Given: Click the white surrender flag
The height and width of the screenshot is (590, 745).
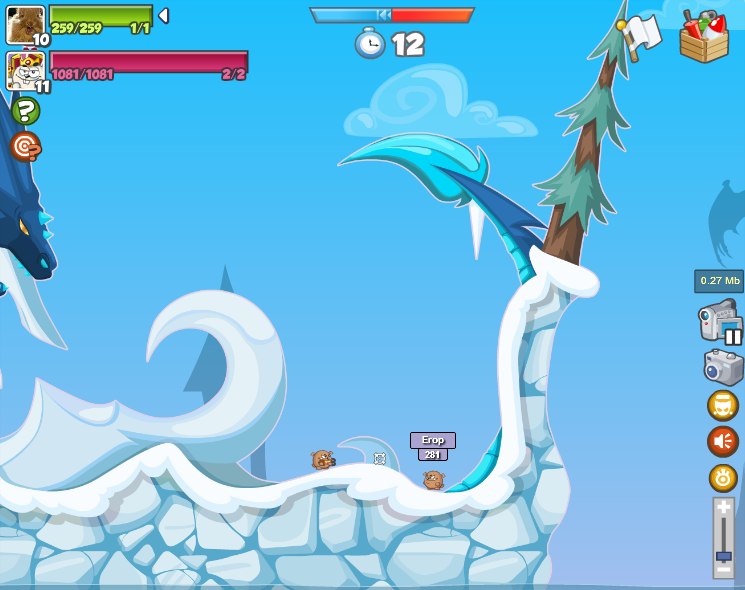Looking at the screenshot, I should (x=641, y=32).
